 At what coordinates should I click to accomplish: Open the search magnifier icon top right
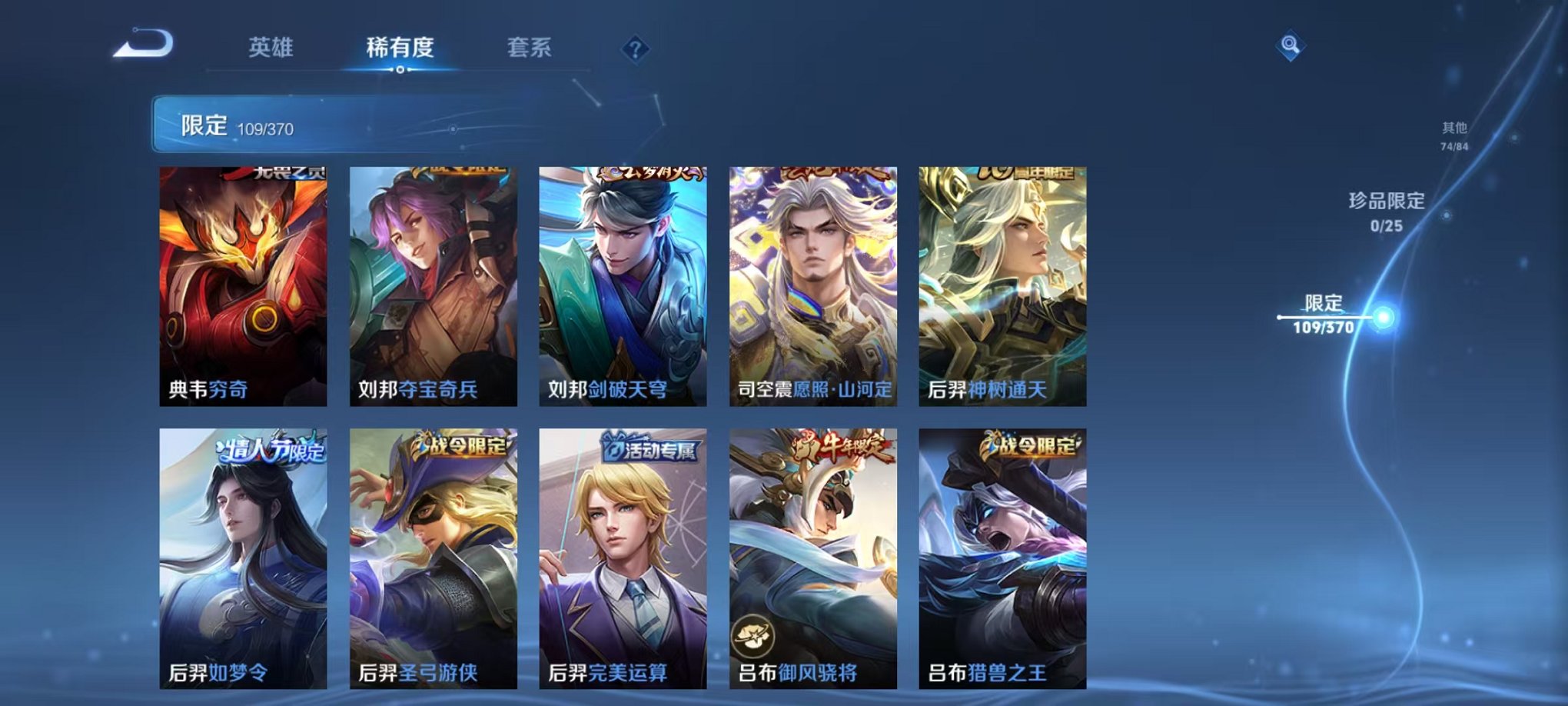1291,45
